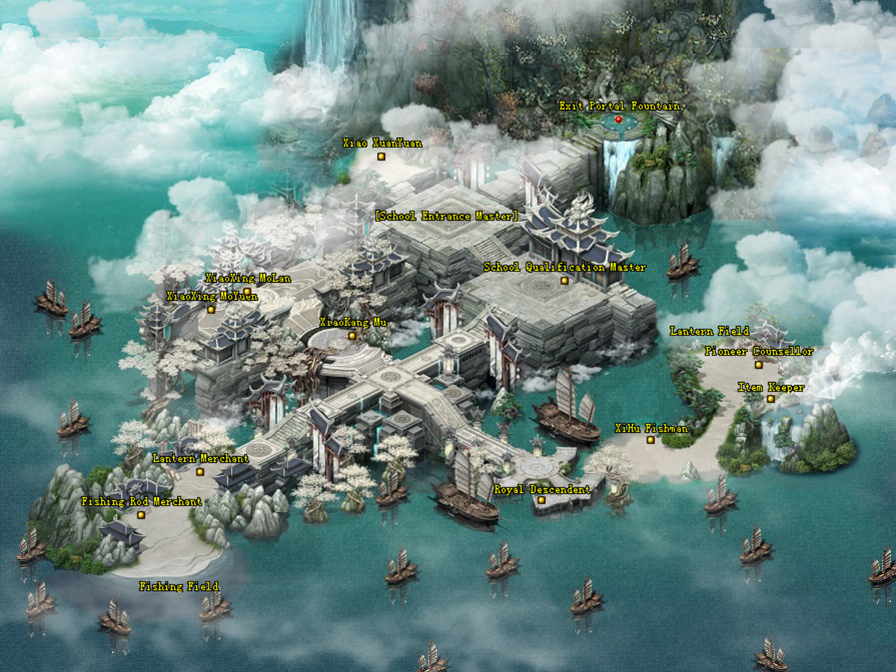Select the Pioneer Counsellor marker

point(758,365)
